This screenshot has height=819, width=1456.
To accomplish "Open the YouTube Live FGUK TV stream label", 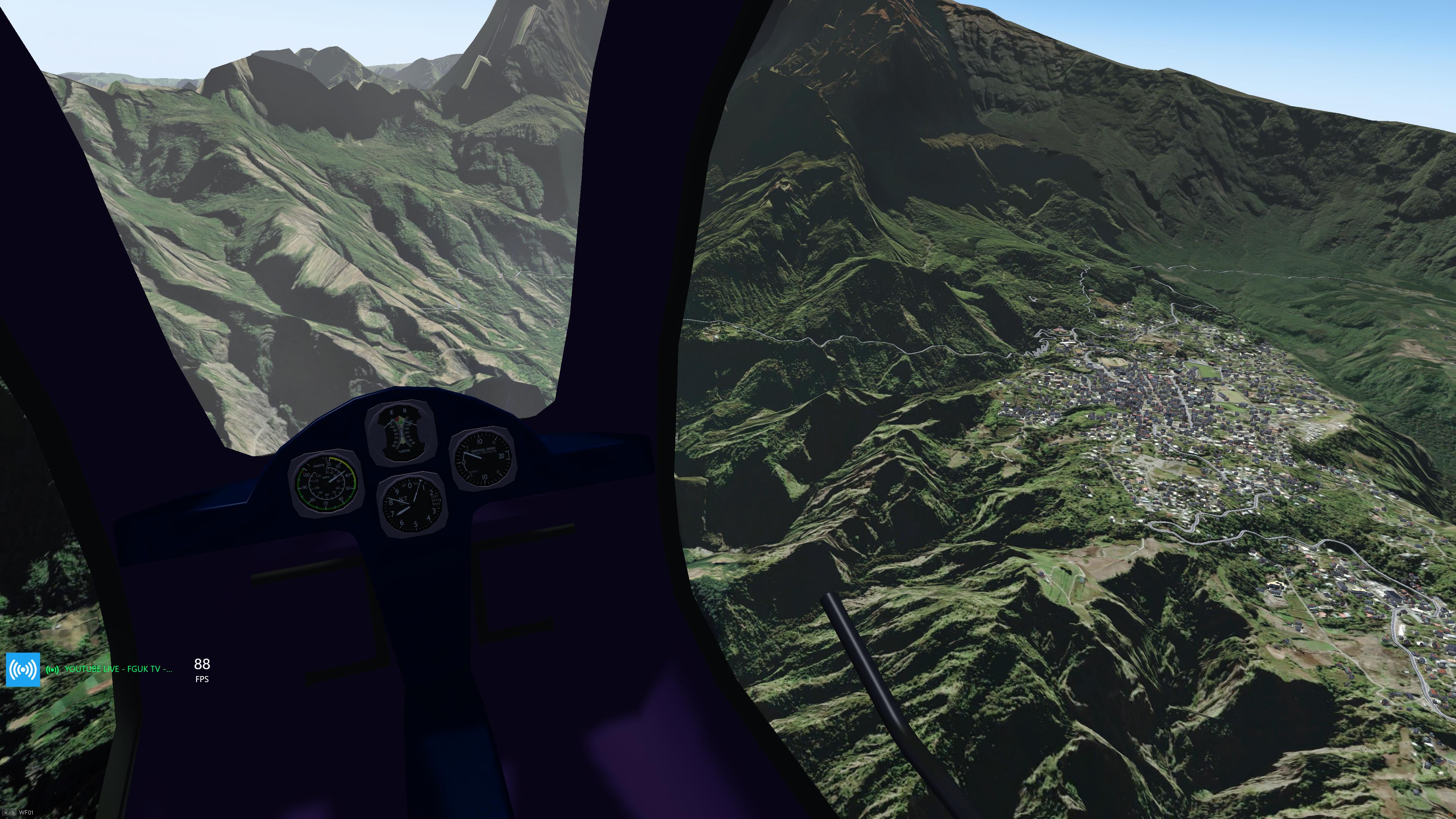I will [x=118, y=669].
